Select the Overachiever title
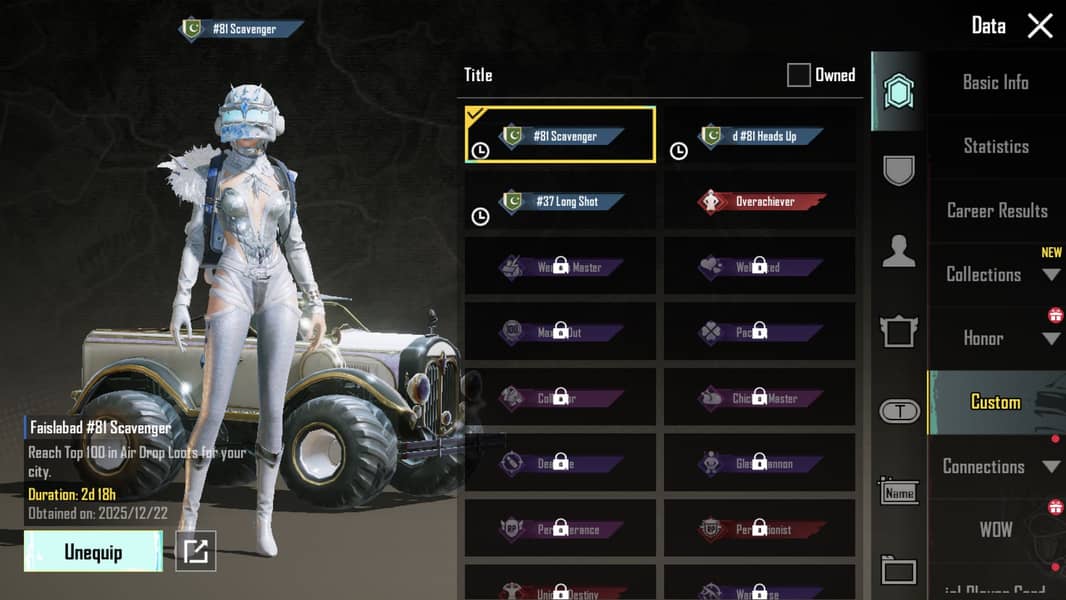 click(x=760, y=201)
